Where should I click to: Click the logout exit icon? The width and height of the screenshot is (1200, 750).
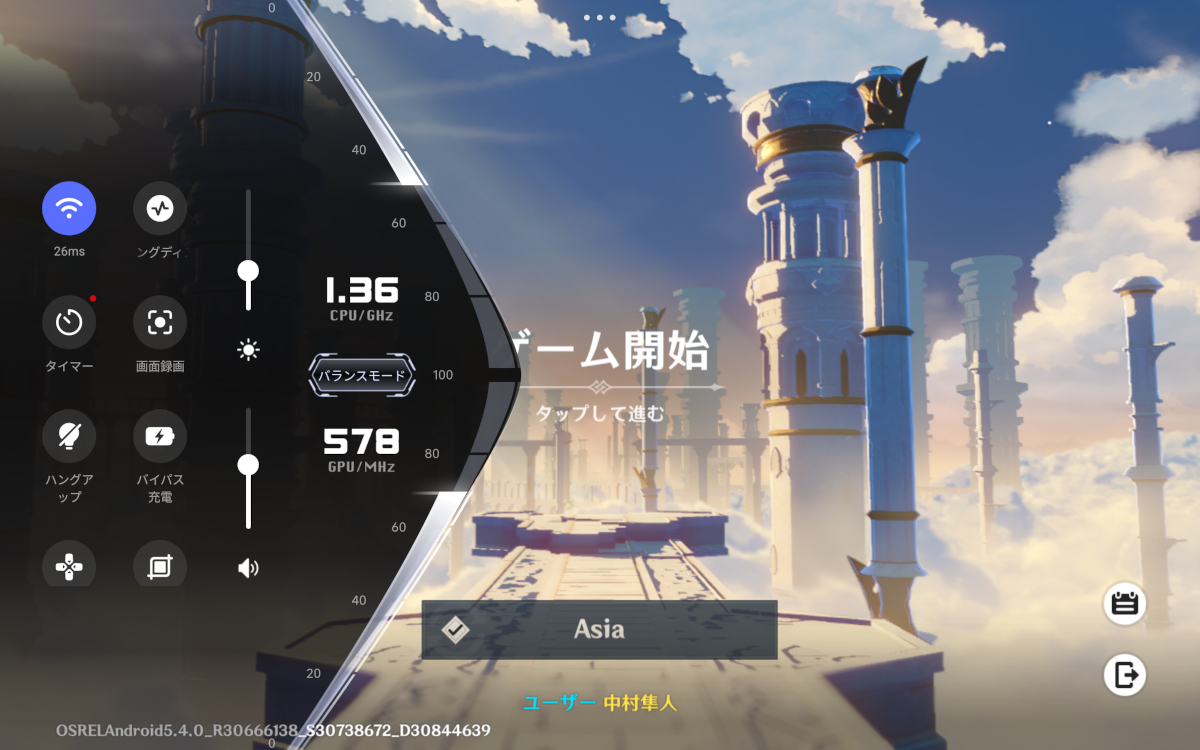(1125, 675)
